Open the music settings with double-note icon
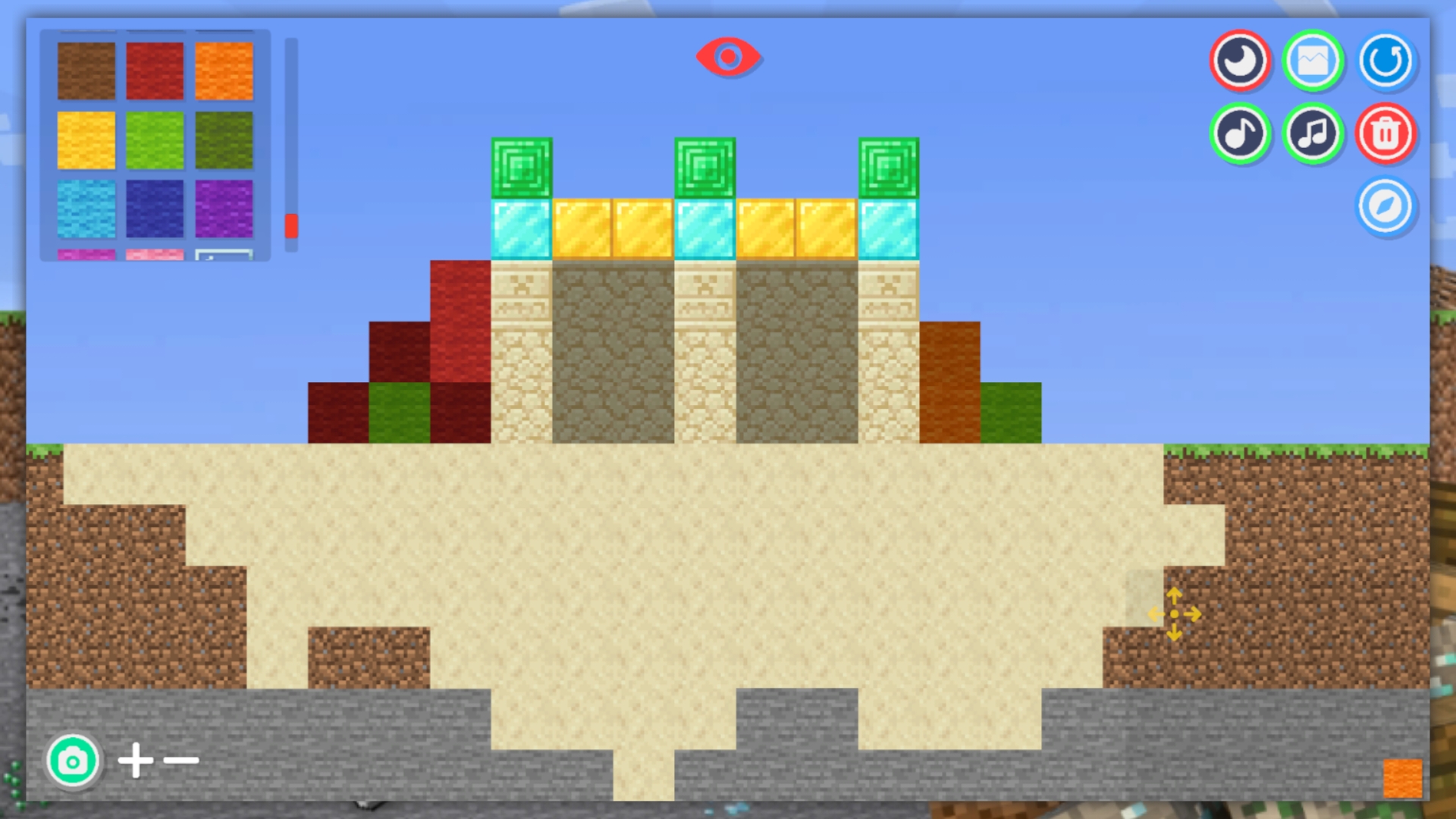The height and width of the screenshot is (819, 1456). click(x=1313, y=133)
